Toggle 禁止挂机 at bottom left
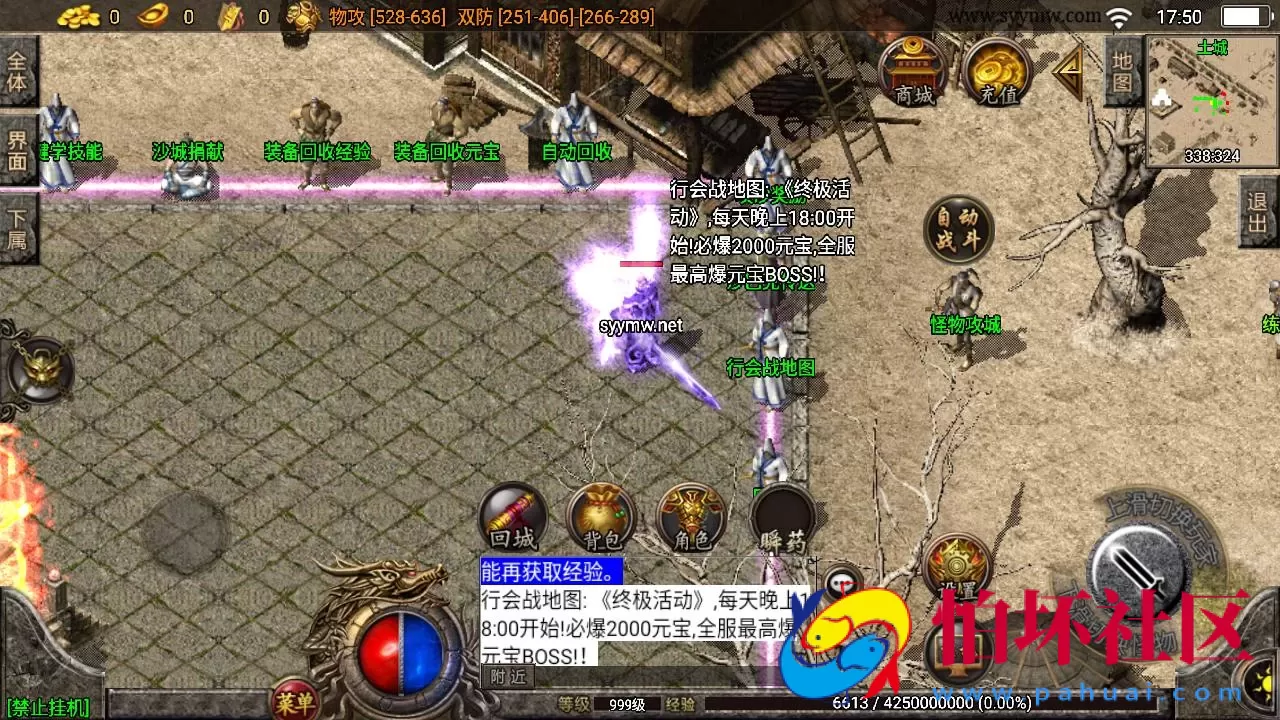 pos(45,705)
